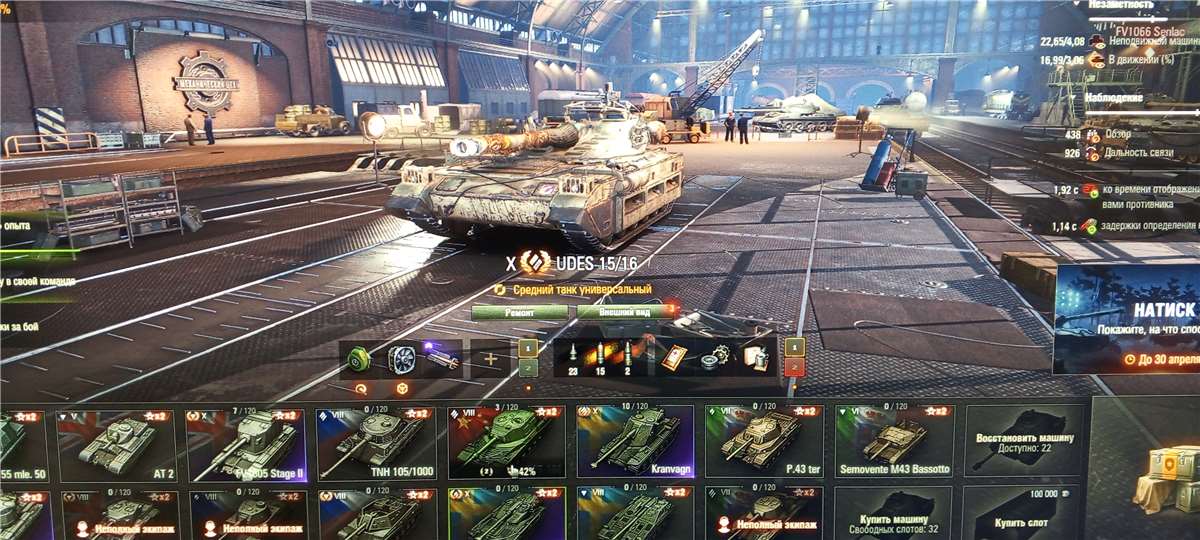
Task: Open the ventilation fan equipment slot
Action: tap(401, 359)
